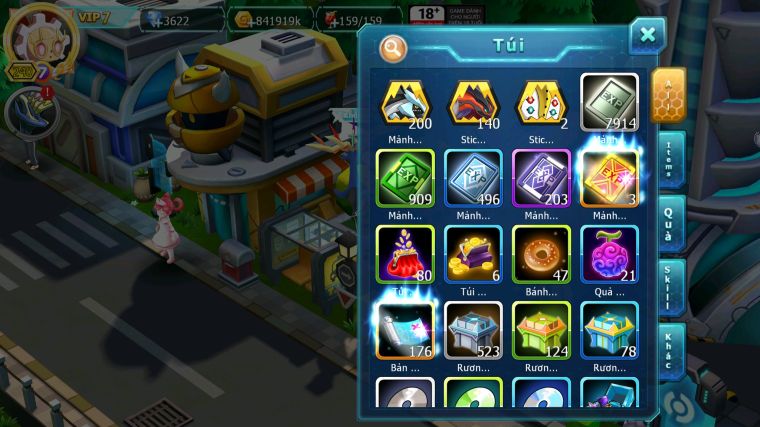Select the glowing orange EXP book slot
The image size is (760, 427).
pos(610,178)
